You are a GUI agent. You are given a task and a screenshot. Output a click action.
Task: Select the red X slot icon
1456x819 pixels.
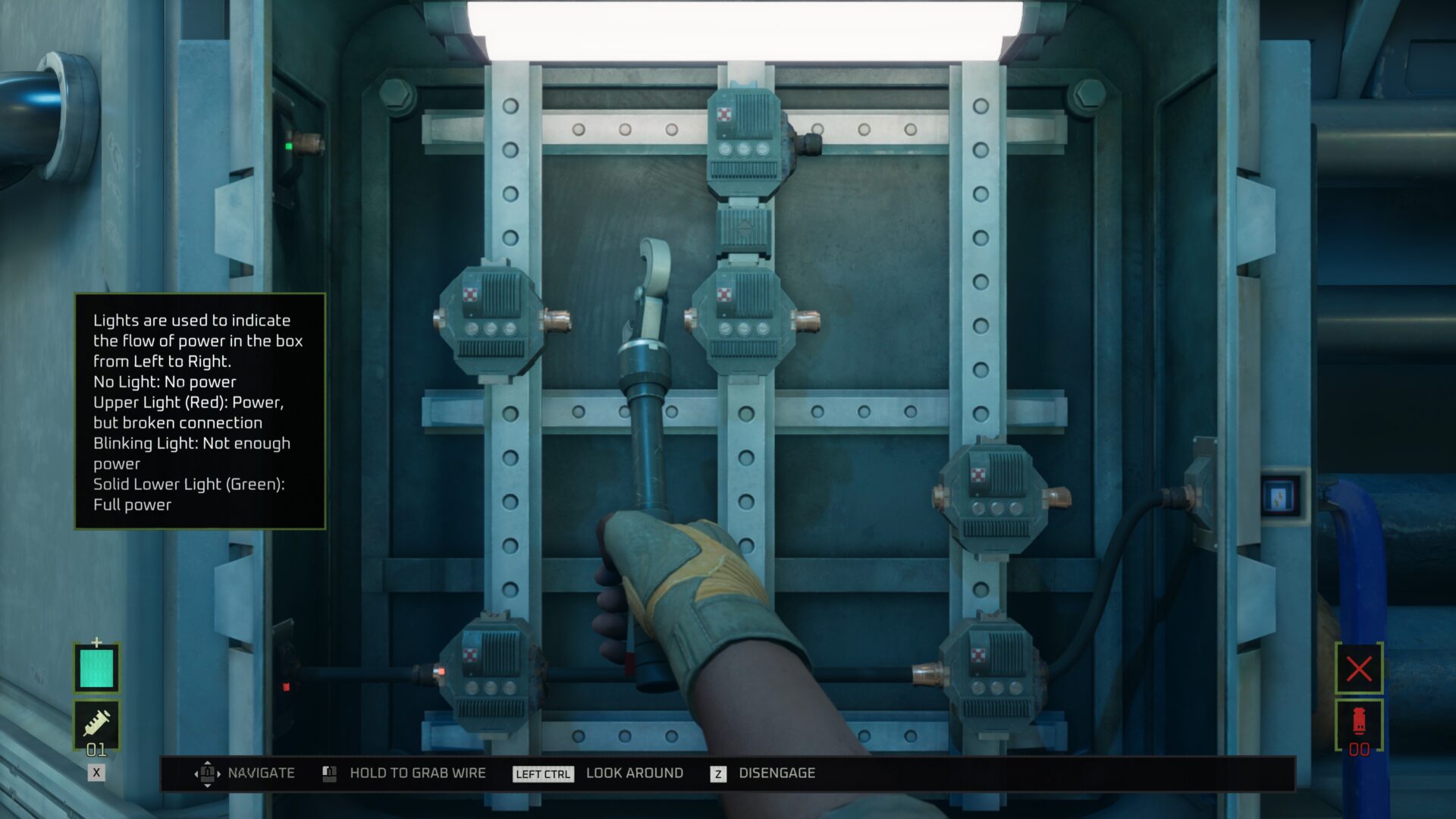coord(1359,669)
